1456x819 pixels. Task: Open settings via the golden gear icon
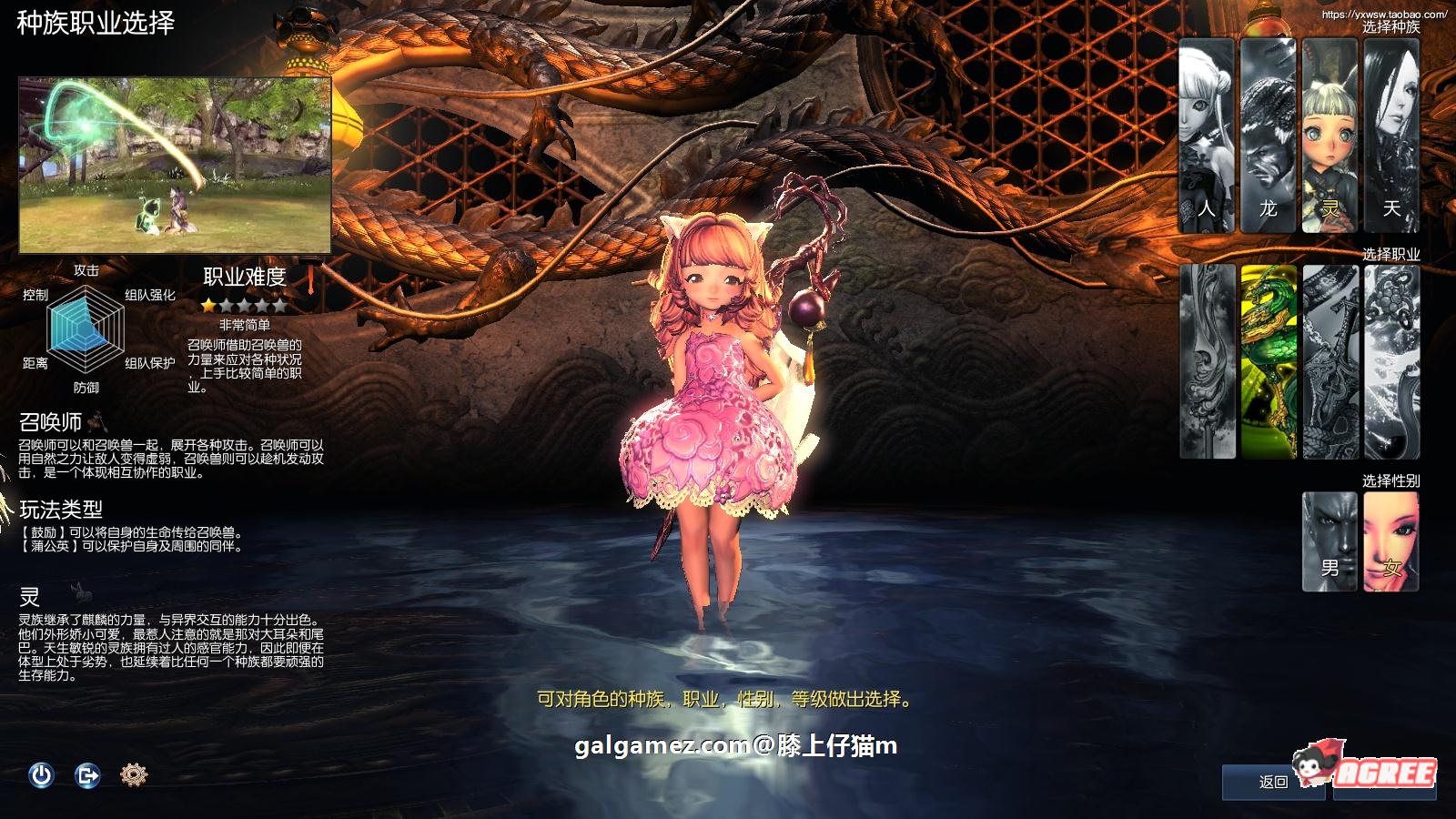click(x=134, y=775)
